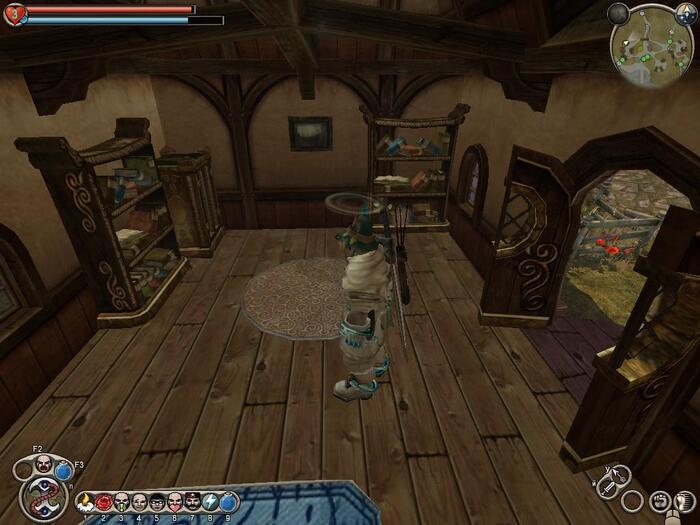700x525 pixels.
Task: Use the blue potion in slot 9
Action: click(227, 501)
